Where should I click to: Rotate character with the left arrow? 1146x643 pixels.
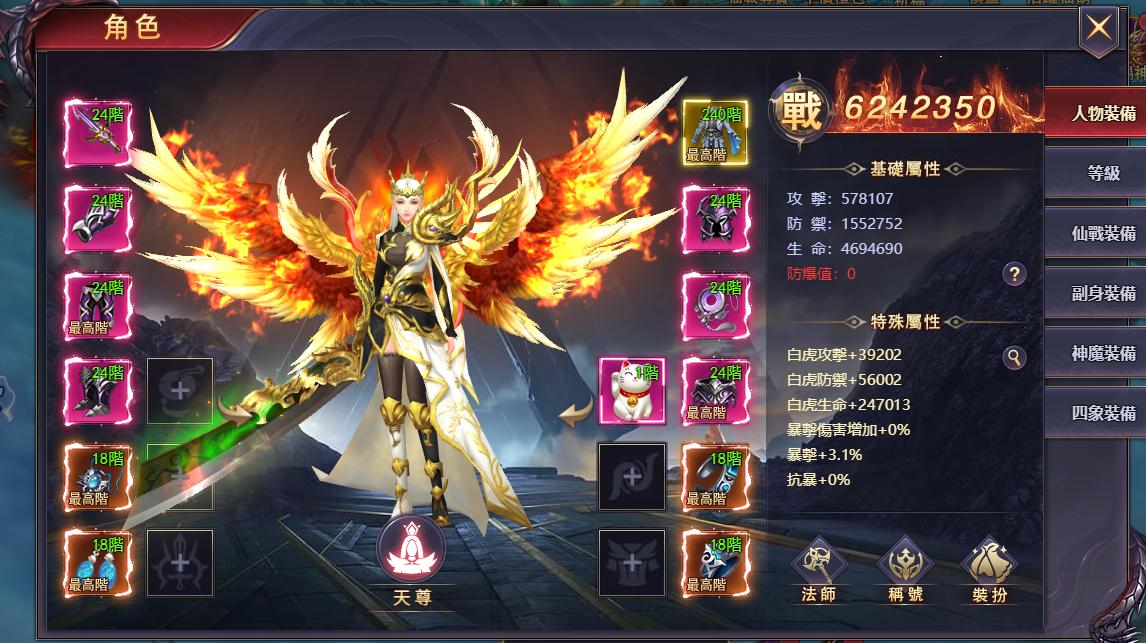click(x=237, y=410)
